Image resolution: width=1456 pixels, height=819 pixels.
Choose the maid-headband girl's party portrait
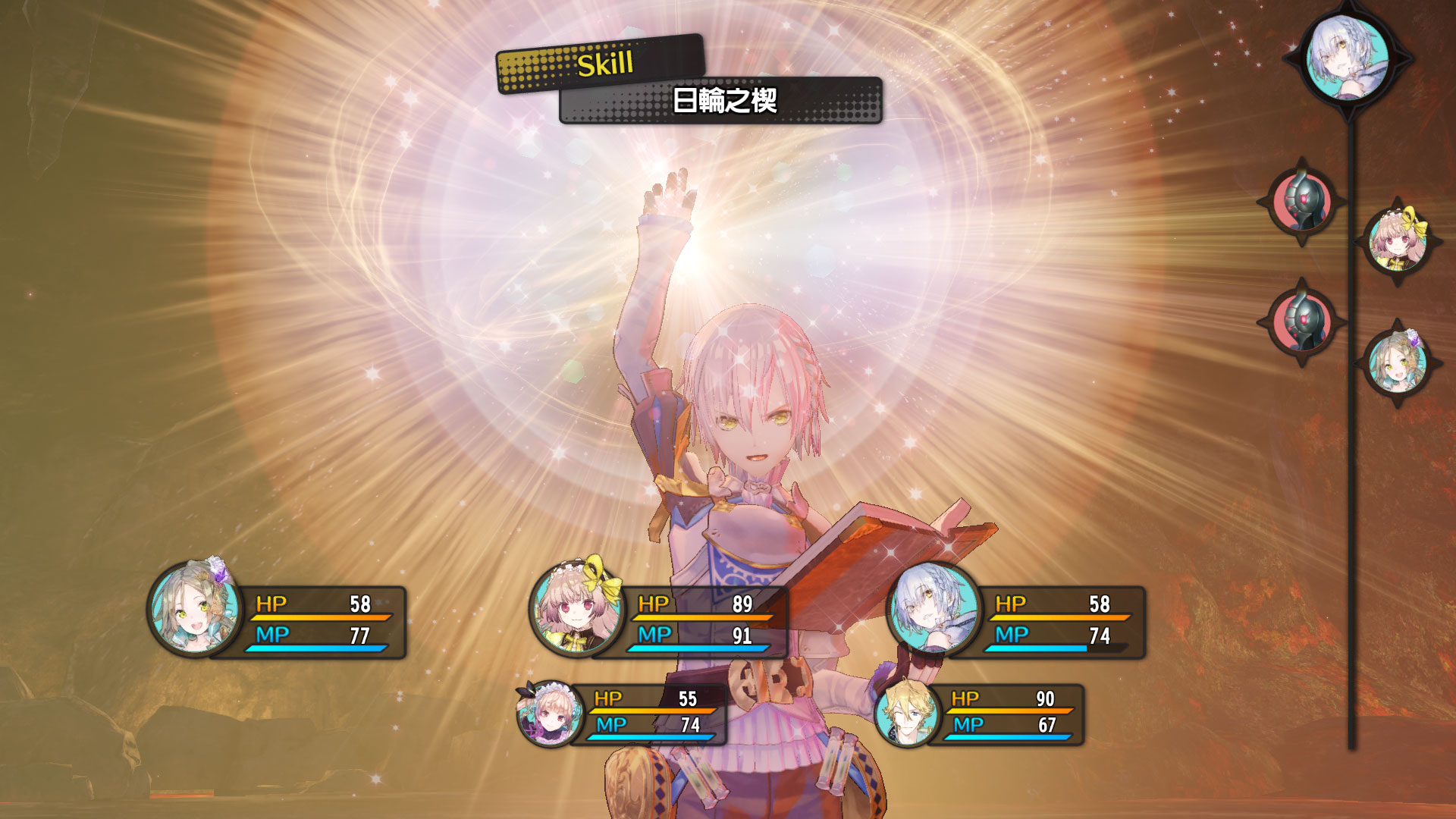click(550, 714)
